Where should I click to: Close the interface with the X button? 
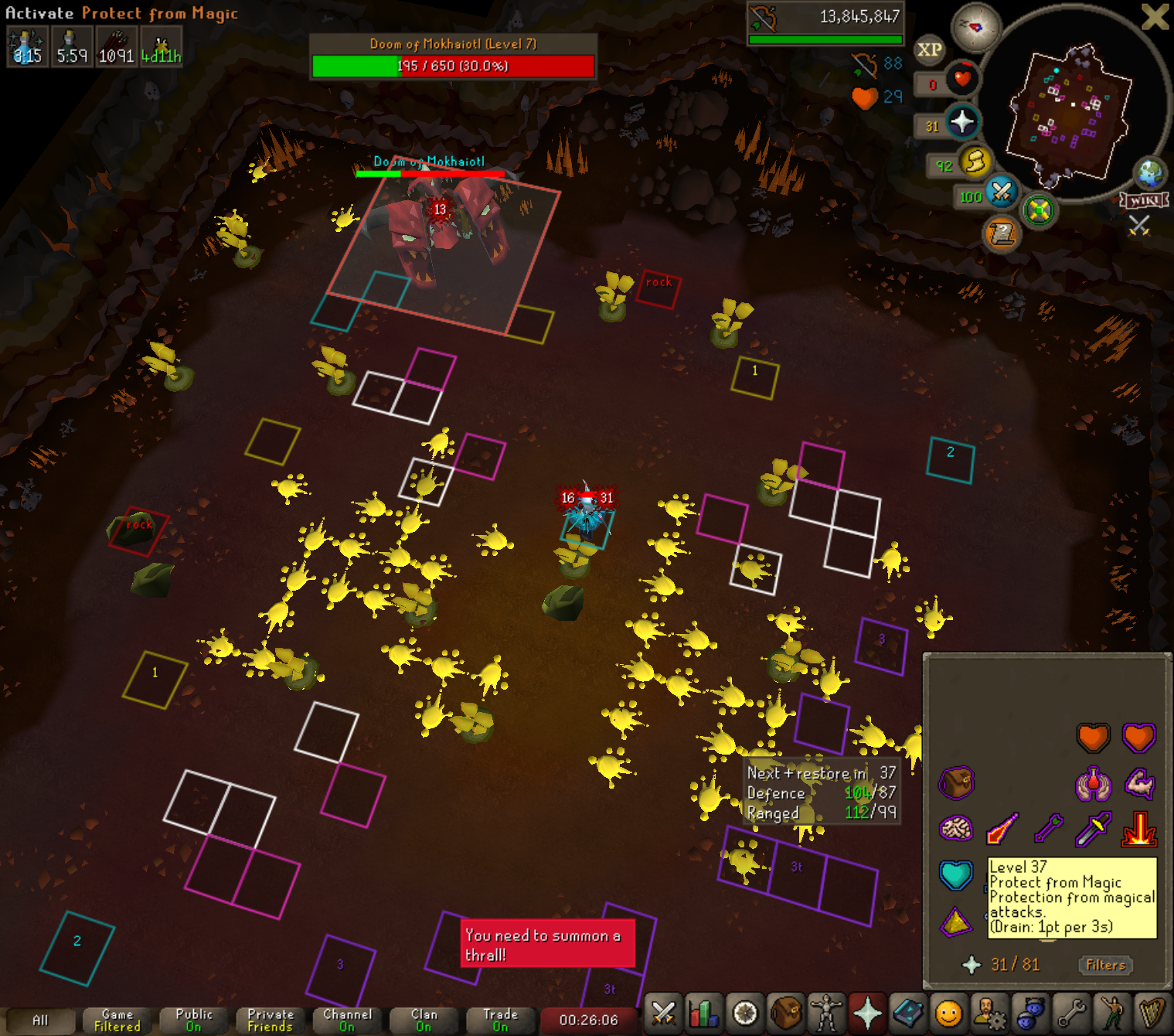(1155, 16)
